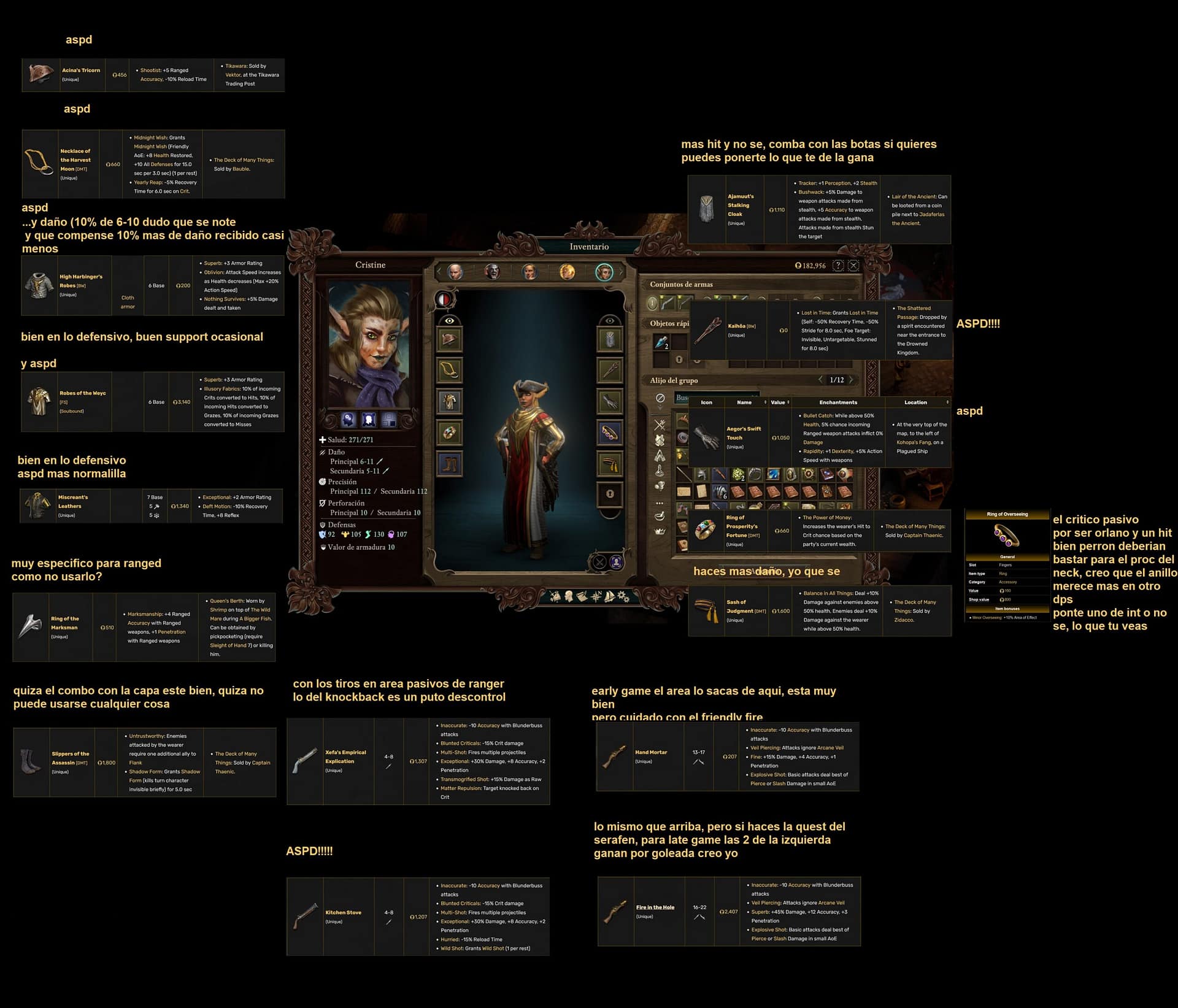Toggle helmet visibility eye above hat slot
Image resolution: width=1178 pixels, height=1008 pixels.
(449, 321)
